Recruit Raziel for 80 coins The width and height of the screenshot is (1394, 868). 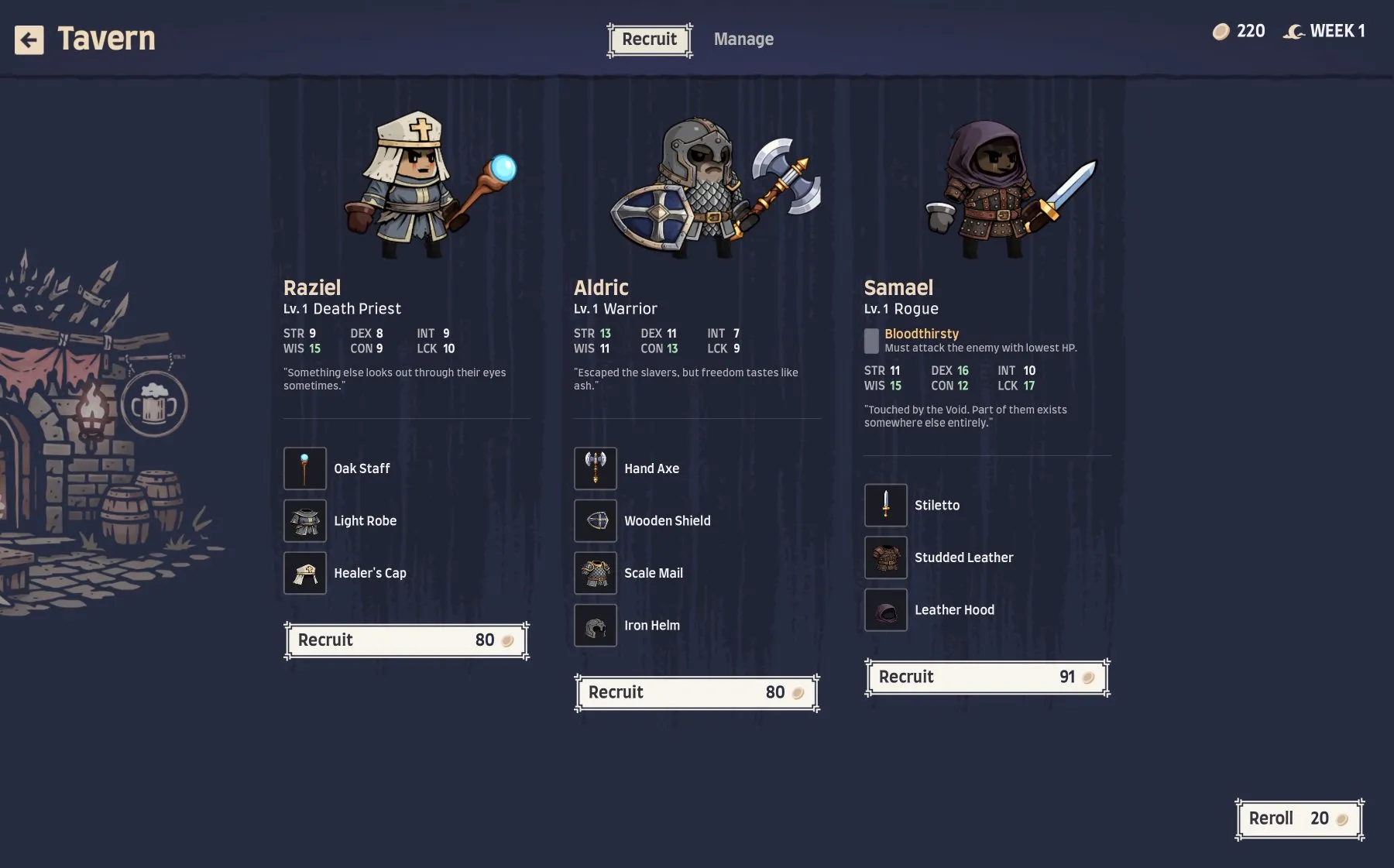[x=406, y=640]
